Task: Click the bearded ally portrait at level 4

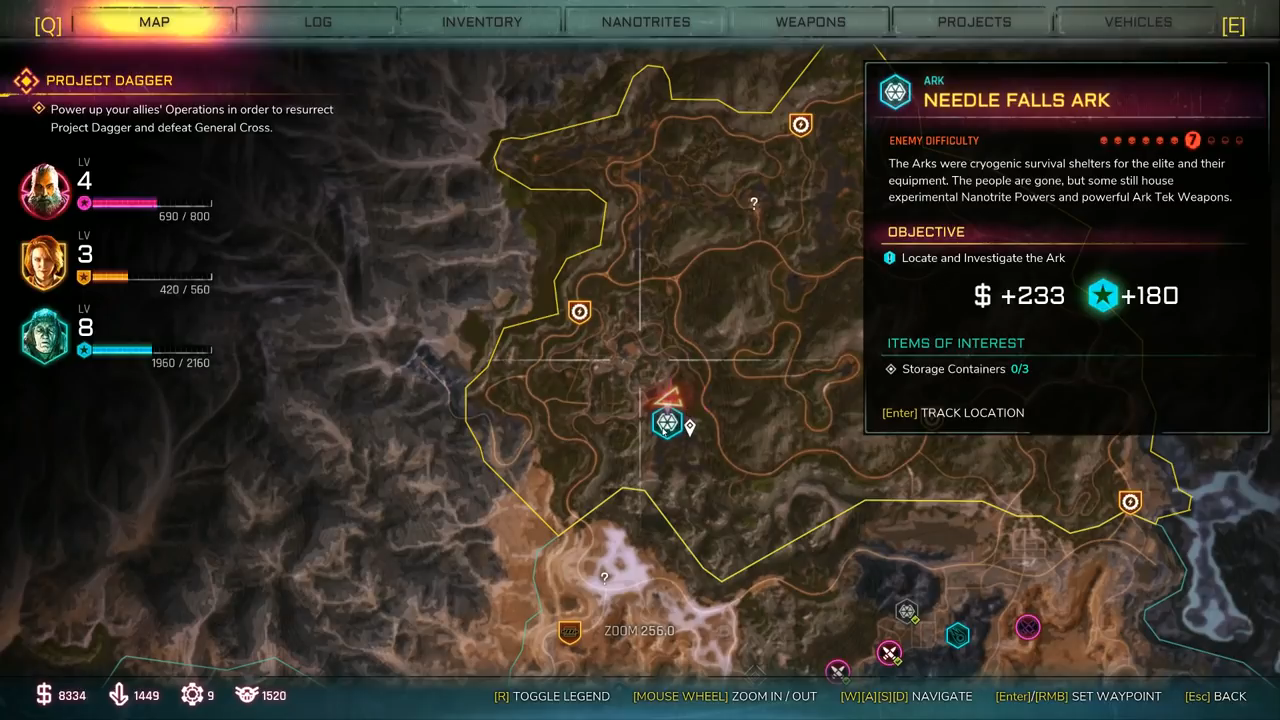Action: tap(45, 191)
